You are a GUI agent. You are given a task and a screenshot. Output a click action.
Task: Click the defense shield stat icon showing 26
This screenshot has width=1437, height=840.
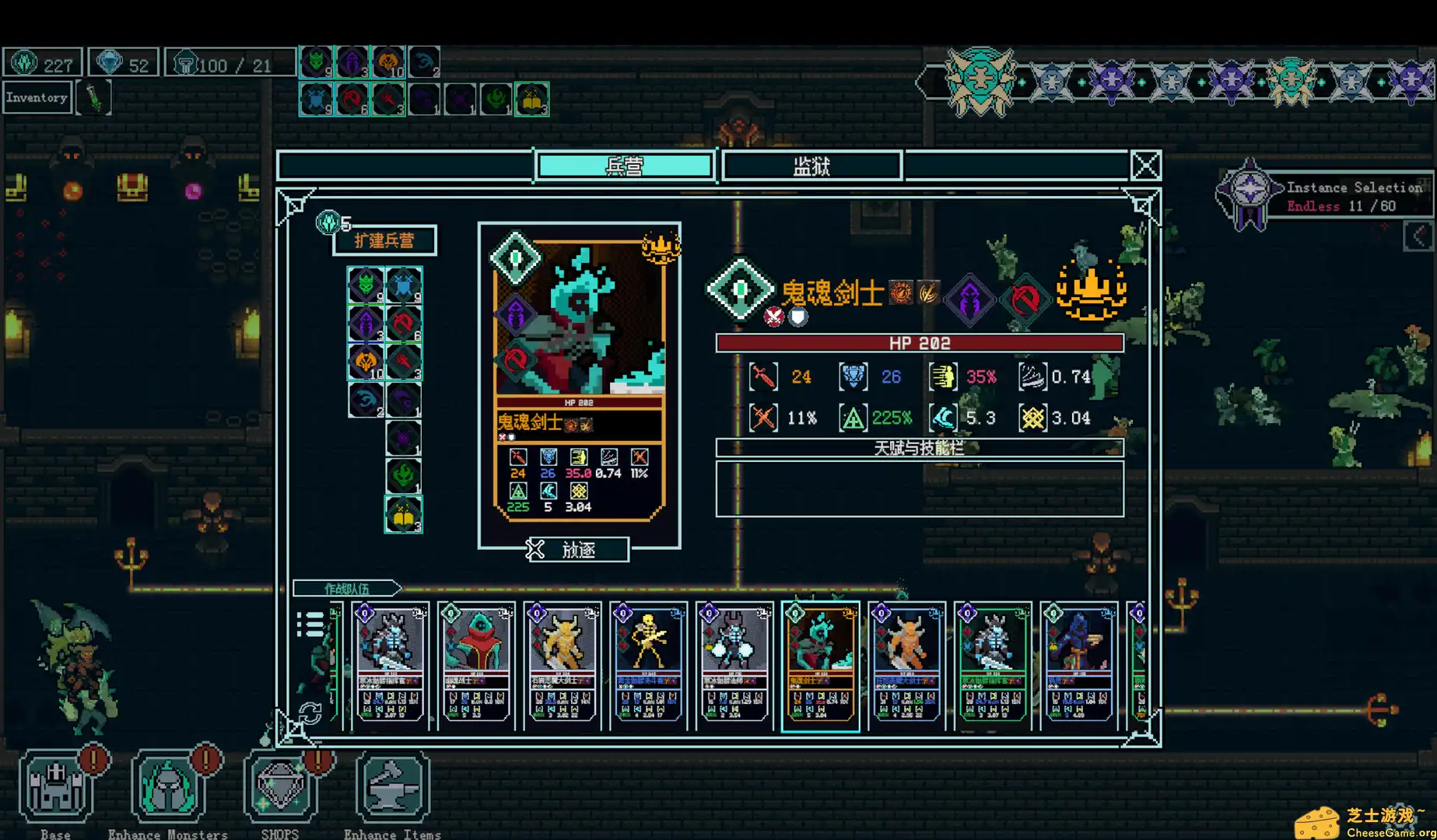pos(852,376)
